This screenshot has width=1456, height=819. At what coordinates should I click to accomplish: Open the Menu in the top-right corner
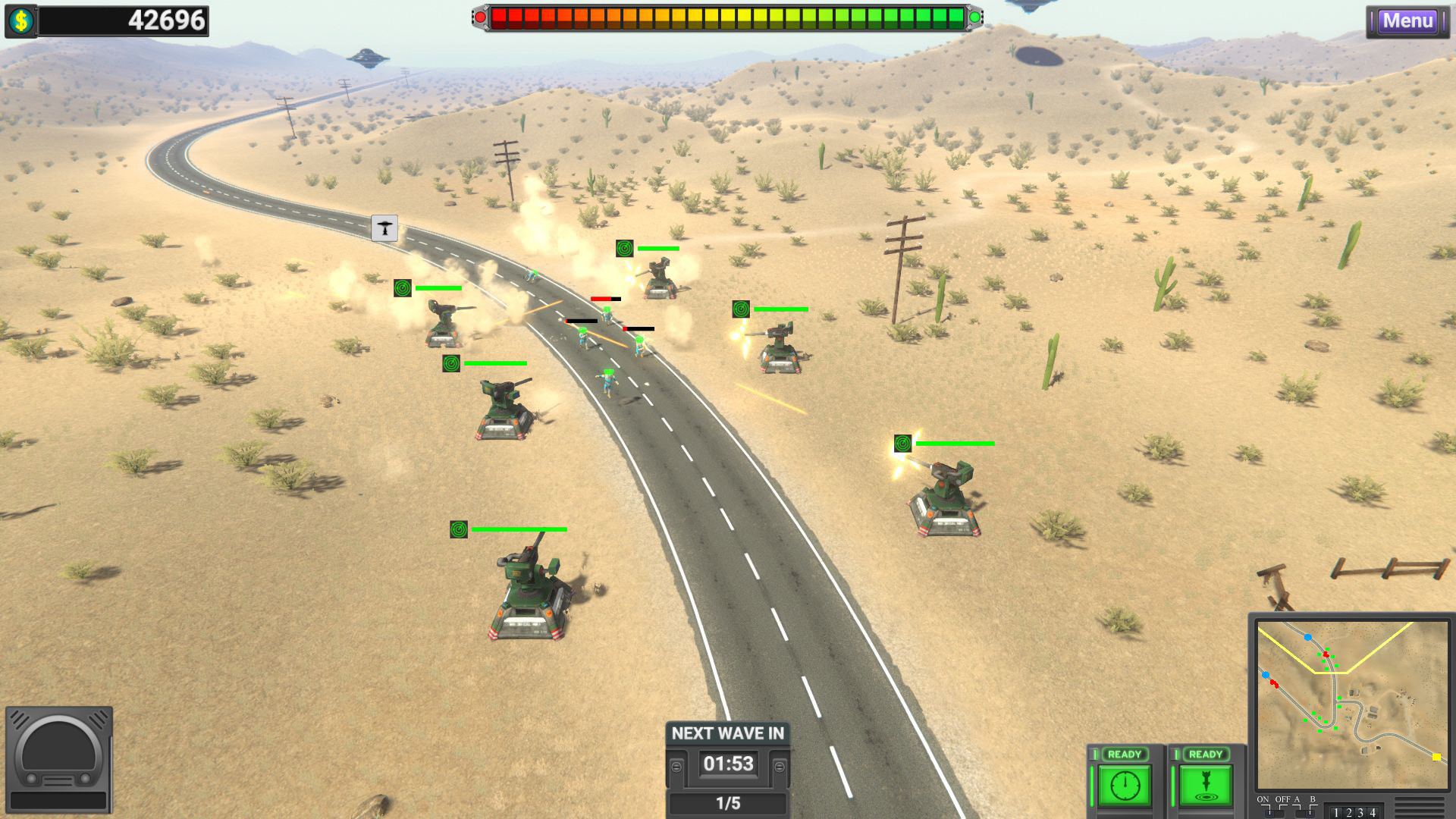point(1407,21)
